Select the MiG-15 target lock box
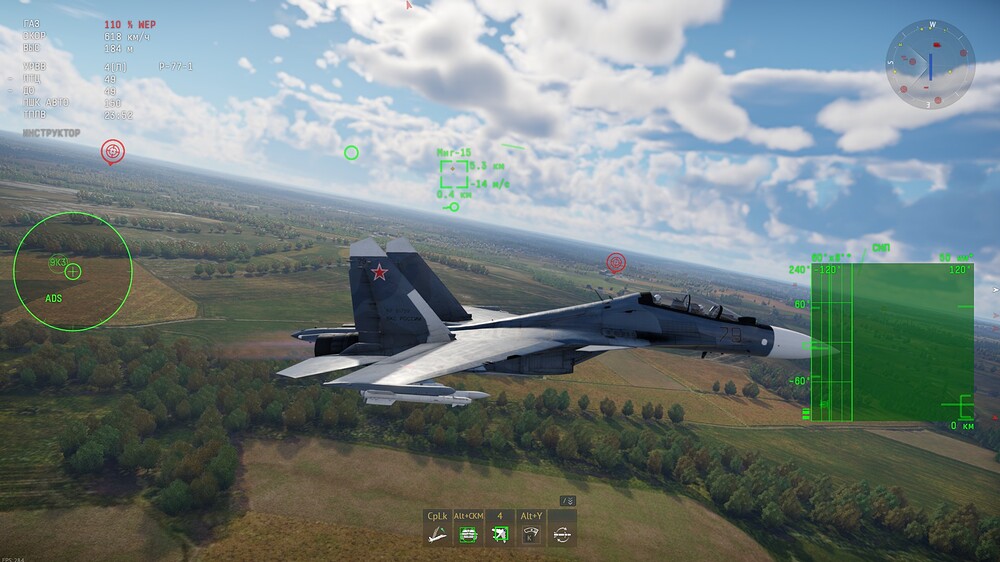Image resolution: width=1000 pixels, height=562 pixels. [x=454, y=174]
